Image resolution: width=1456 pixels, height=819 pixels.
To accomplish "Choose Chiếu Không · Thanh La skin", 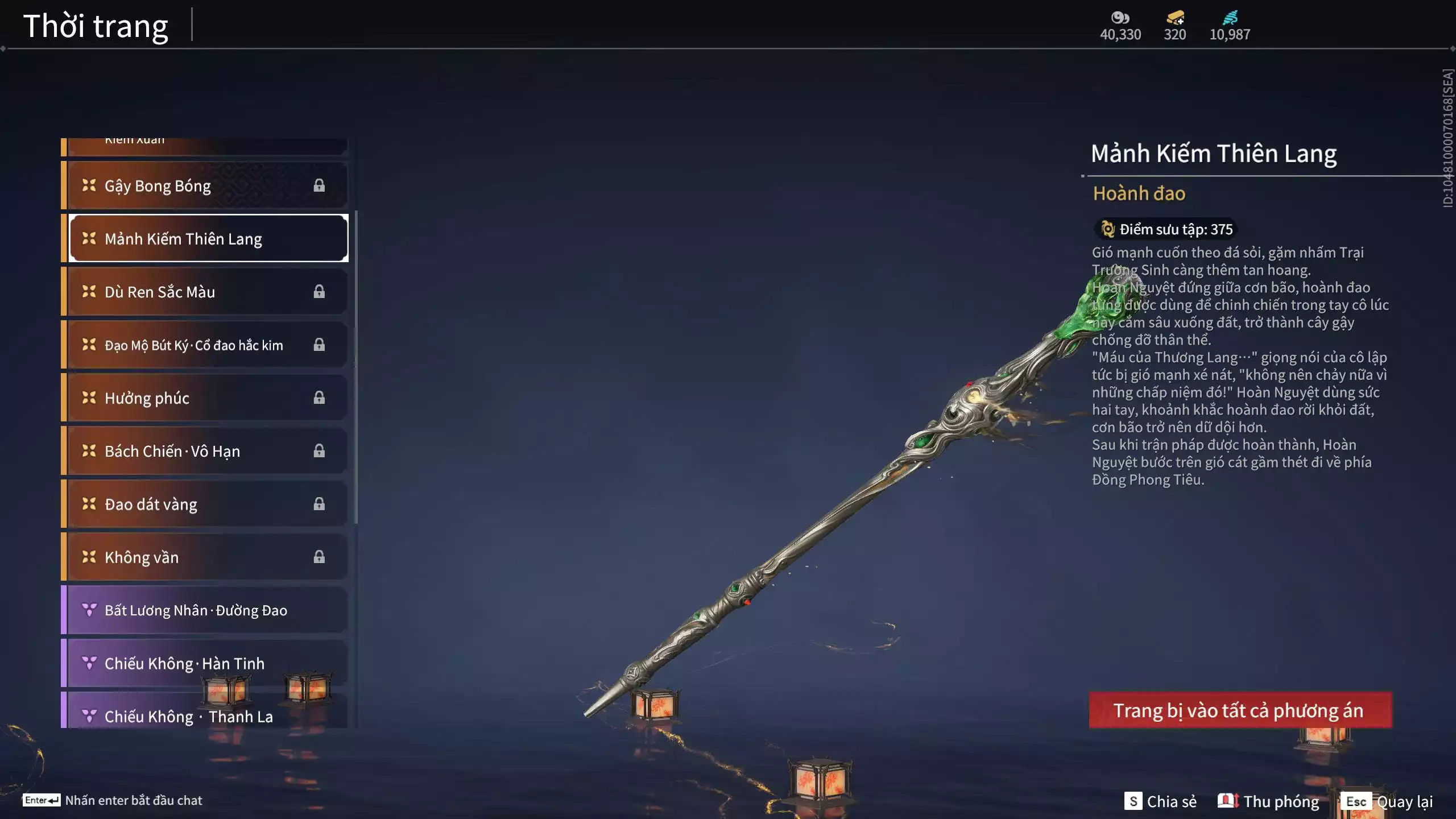I will [x=205, y=714].
